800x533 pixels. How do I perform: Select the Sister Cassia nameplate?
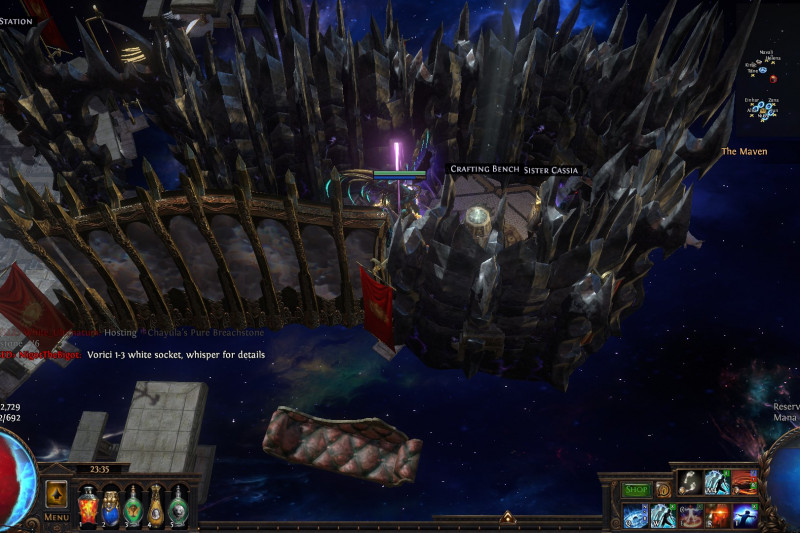tap(551, 171)
